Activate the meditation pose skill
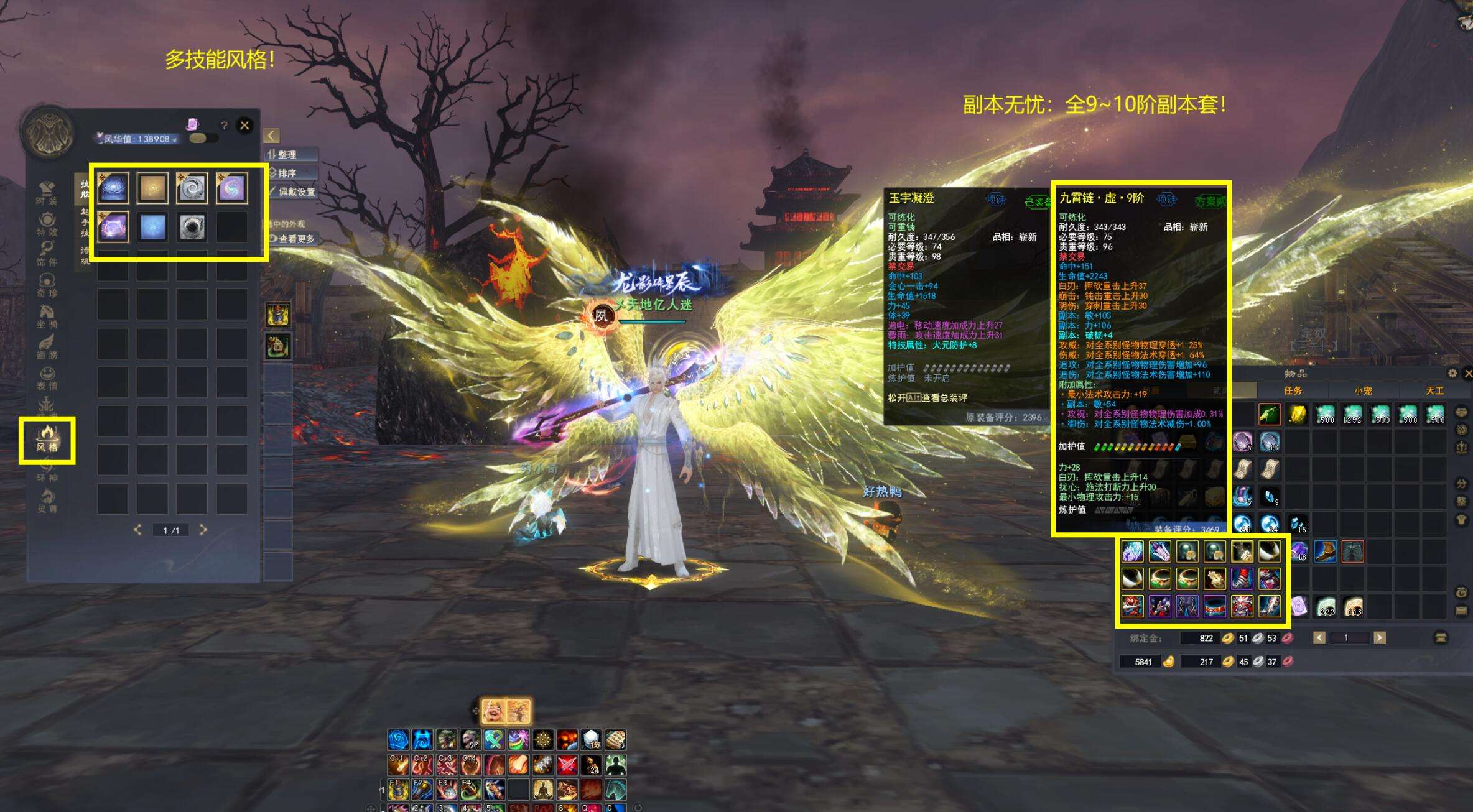The height and width of the screenshot is (812, 1473). click(542, 790)
